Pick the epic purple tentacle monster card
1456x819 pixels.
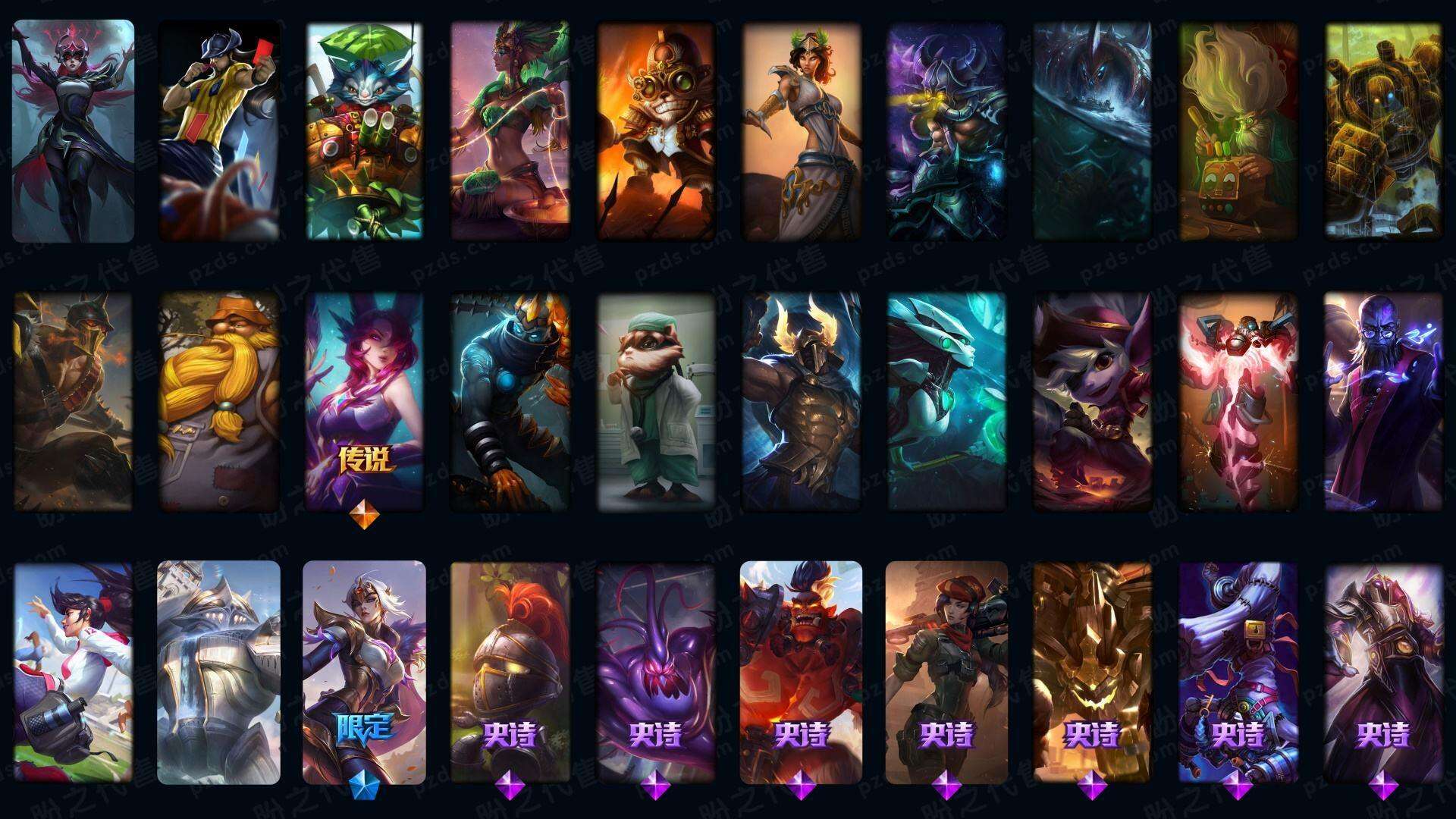tap(656, 672)
